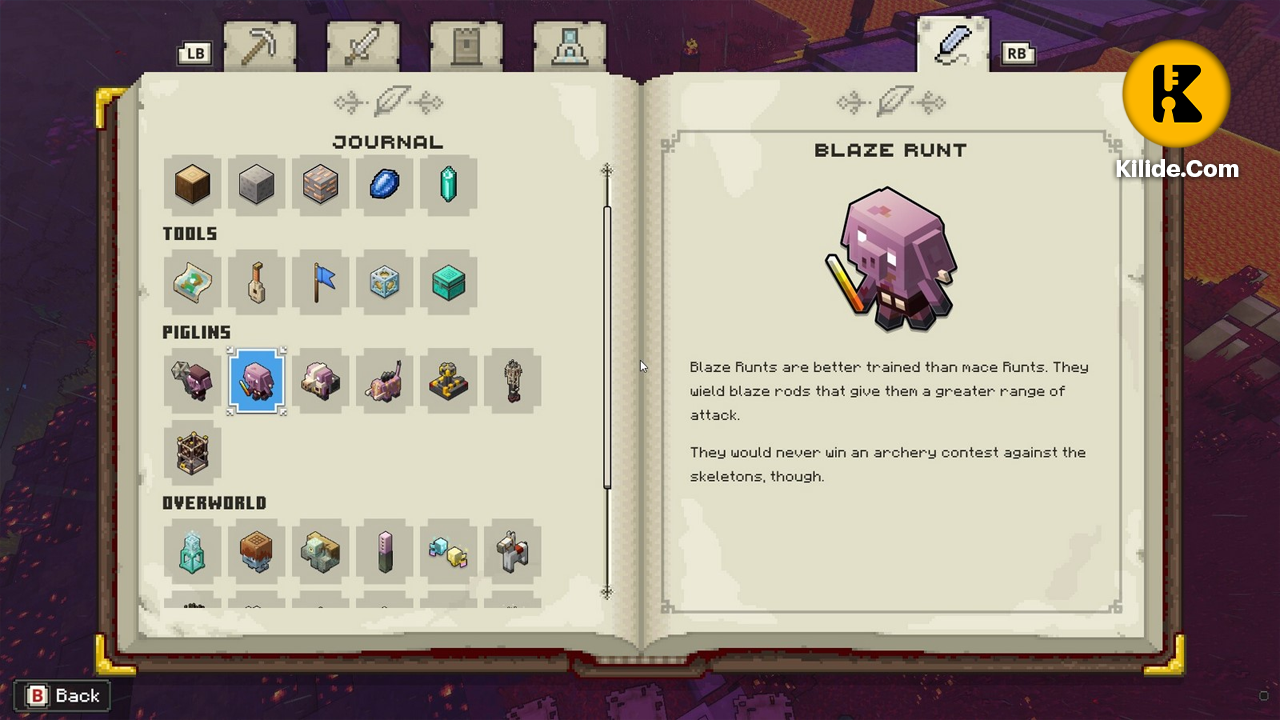Open the map tool entry

point(192,283)
